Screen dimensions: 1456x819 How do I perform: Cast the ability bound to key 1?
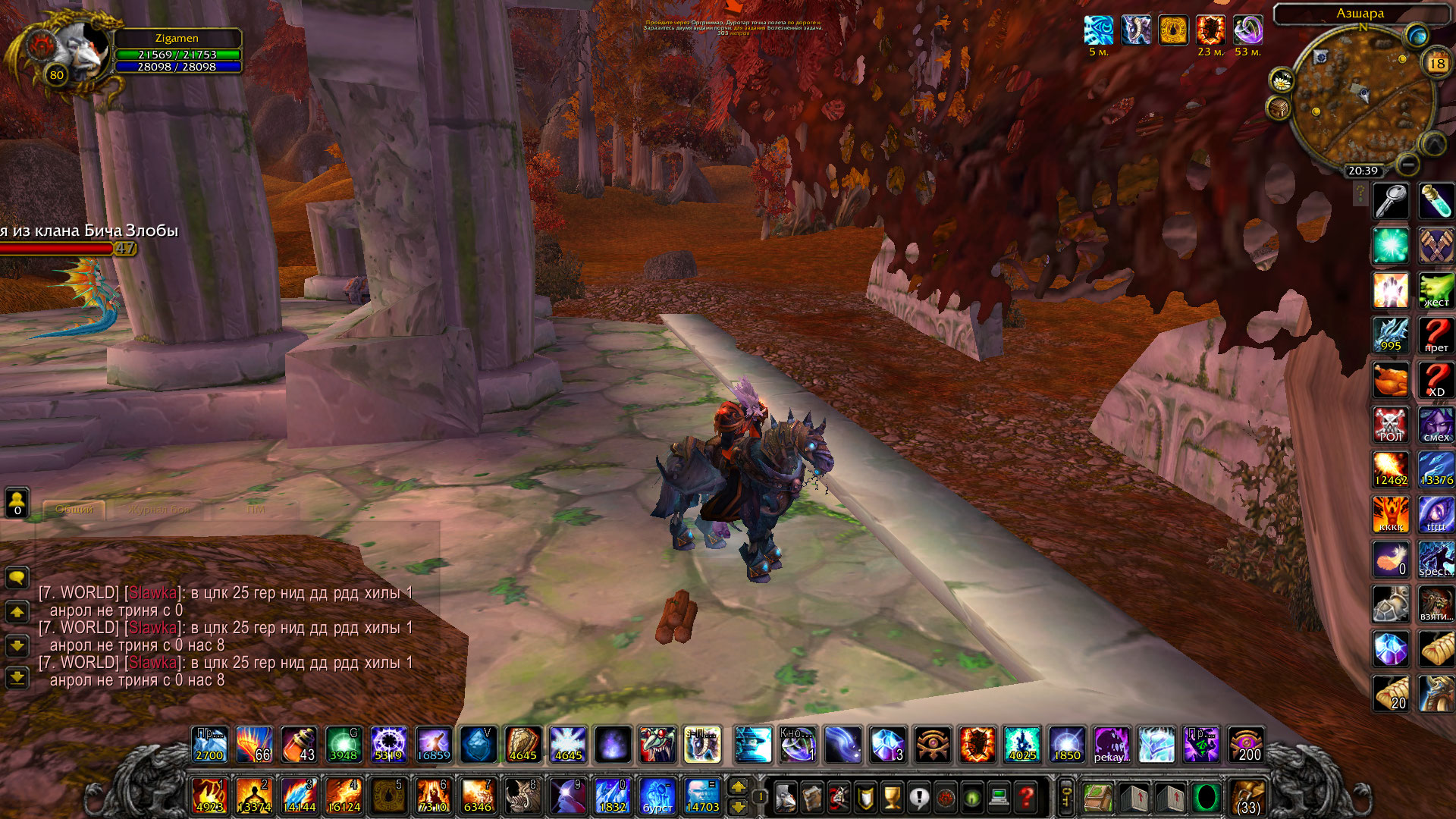(x=209, y=797)
